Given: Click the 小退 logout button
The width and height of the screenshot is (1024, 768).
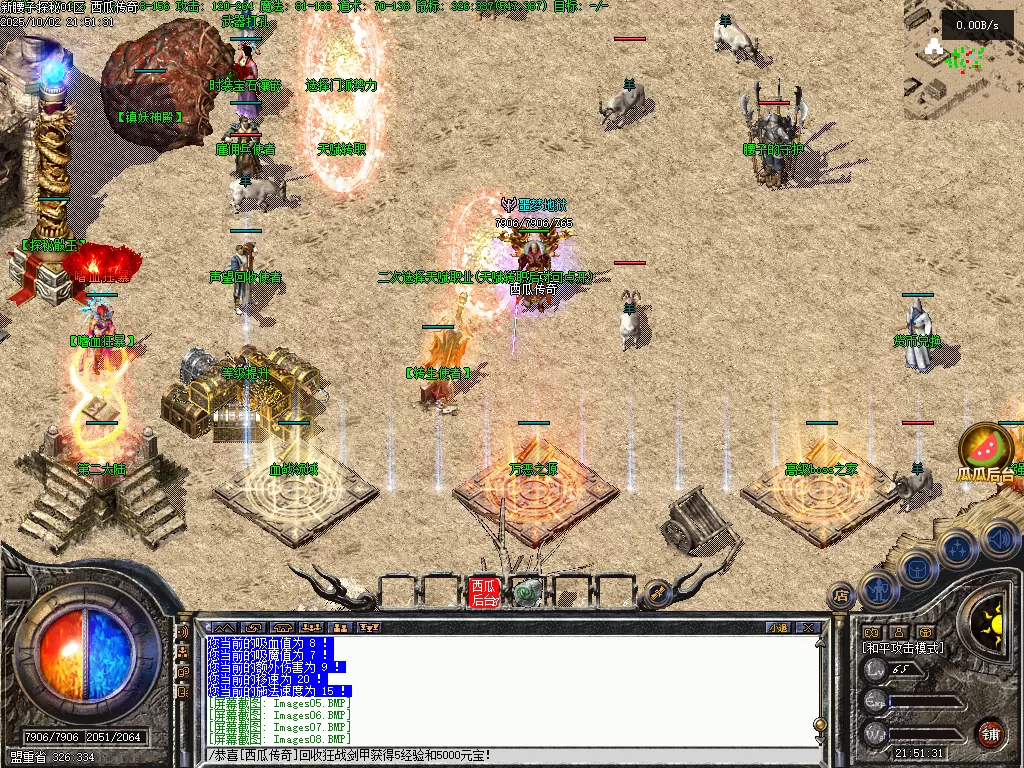Looking at the screenshot, I should point(778,628).
